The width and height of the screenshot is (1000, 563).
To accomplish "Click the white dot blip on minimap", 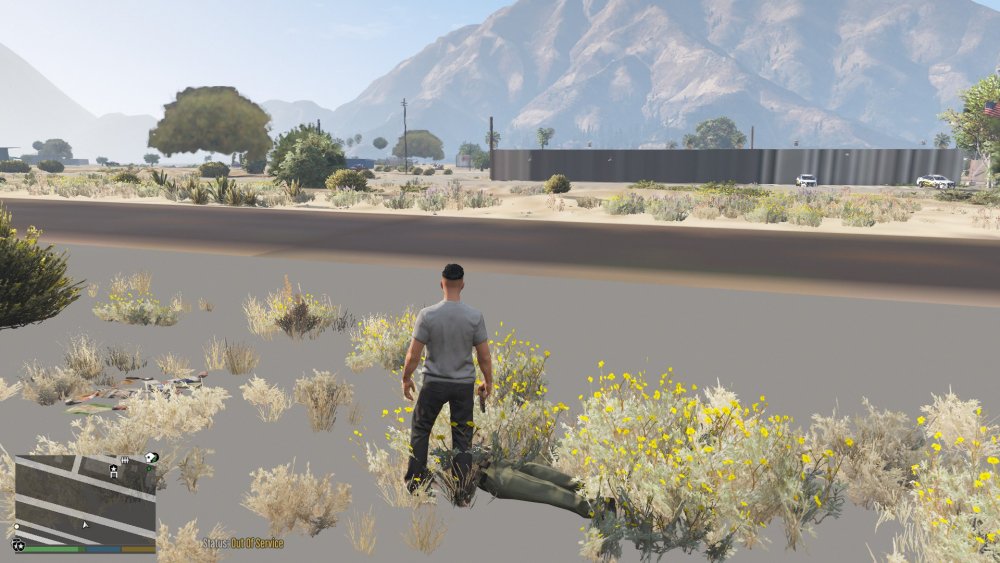I will [x=16, y=526].
